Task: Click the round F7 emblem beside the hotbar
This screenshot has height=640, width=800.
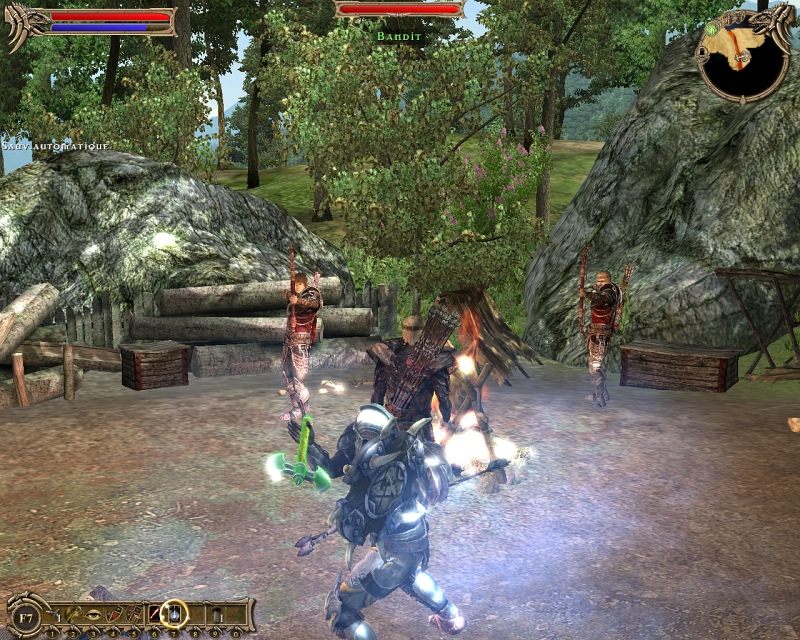Action: click(24, 615)
